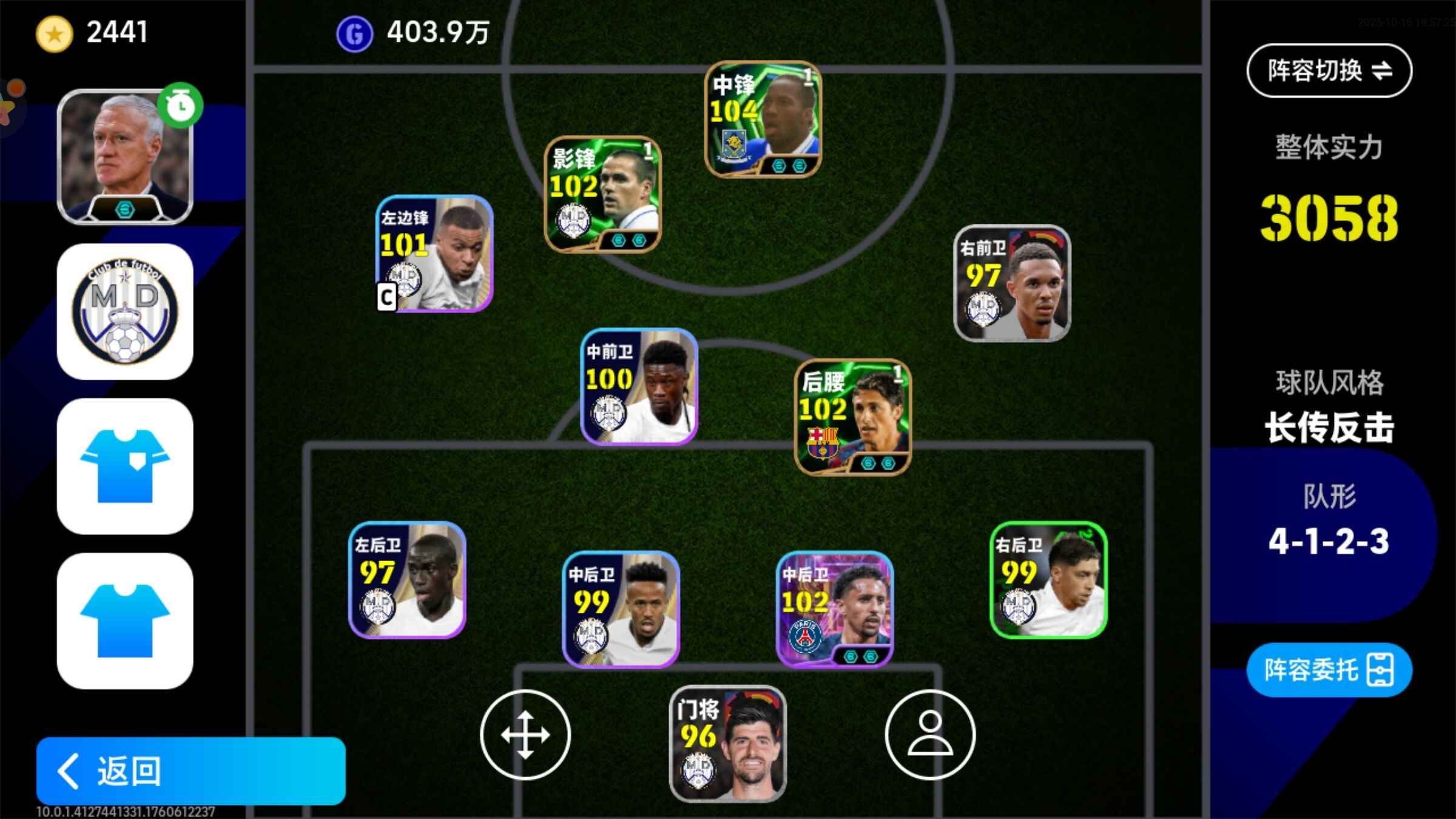Screen dimensions: 1456x819
Task: Choose the 左边锋 captain card rated 101
Action: click(434, 254)
